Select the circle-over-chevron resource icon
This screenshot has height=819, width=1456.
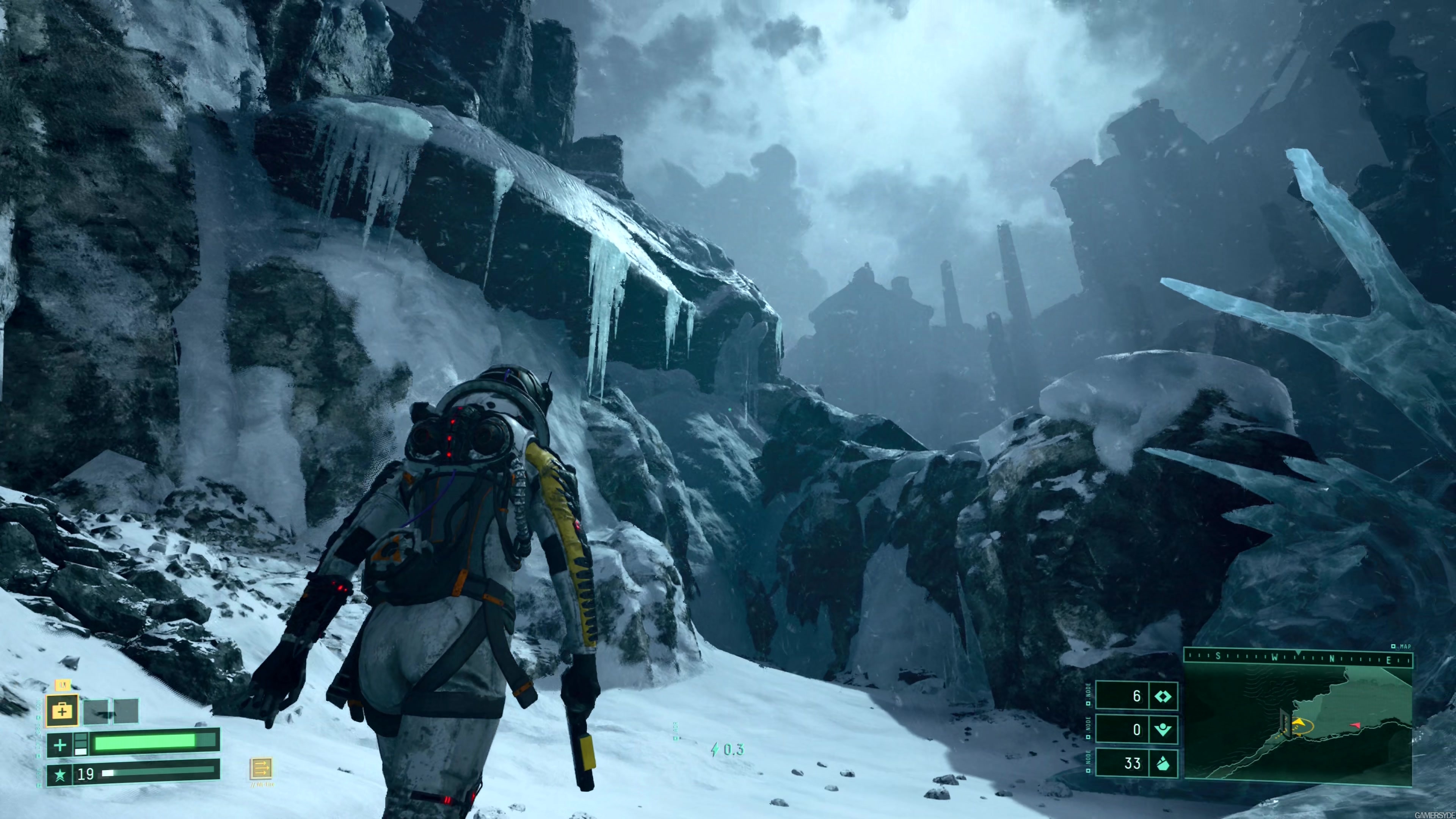point(1163,730)
